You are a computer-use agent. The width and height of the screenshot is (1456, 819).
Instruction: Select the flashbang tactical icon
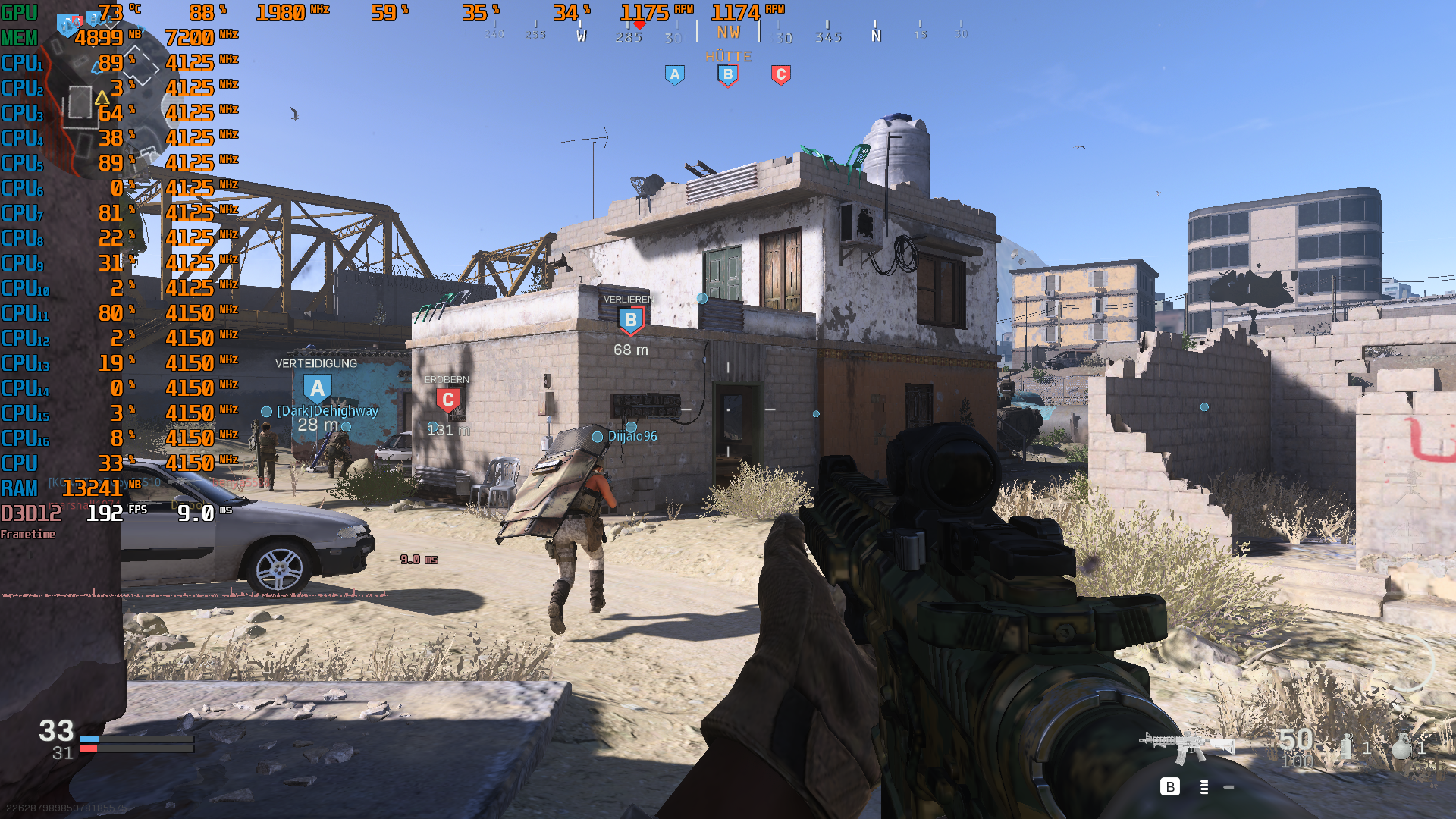coord(1347,746)
